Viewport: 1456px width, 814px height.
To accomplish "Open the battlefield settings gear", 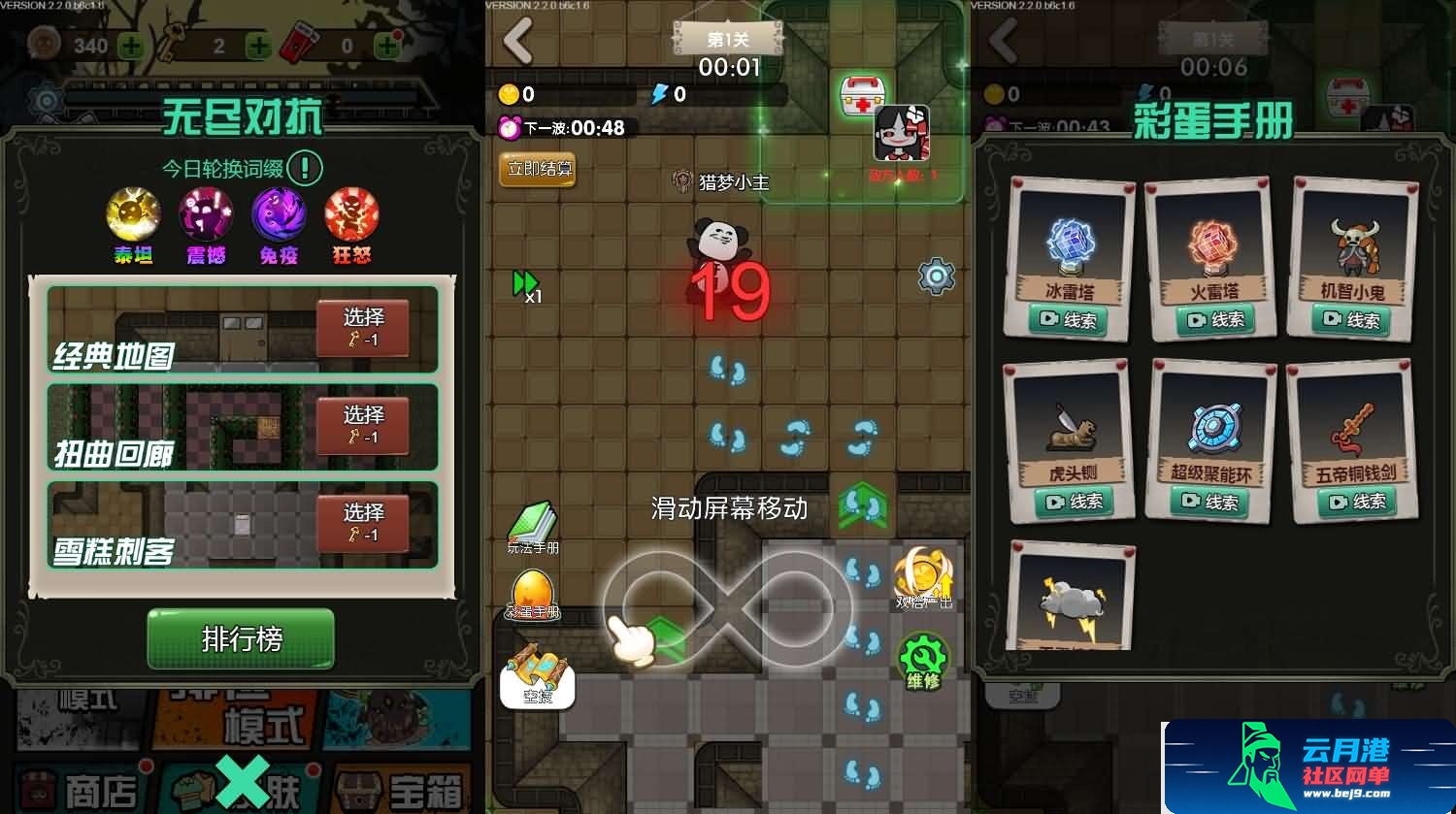I will point(934,277).
